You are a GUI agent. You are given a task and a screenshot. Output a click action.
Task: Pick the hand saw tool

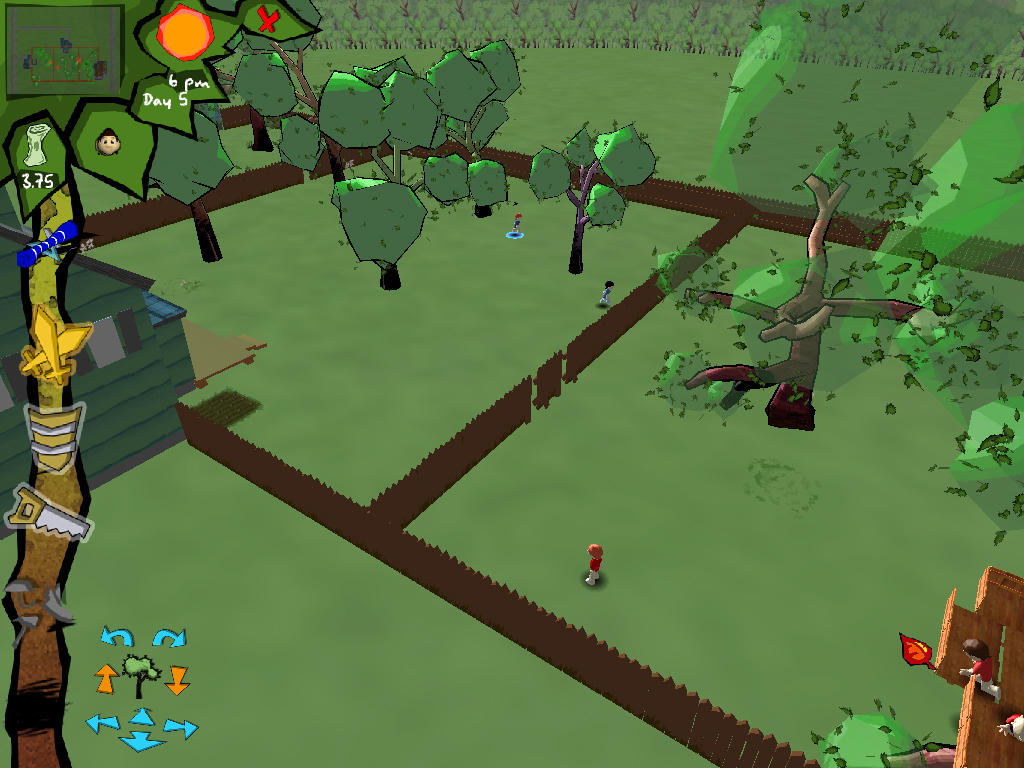(x=50, y=513)
